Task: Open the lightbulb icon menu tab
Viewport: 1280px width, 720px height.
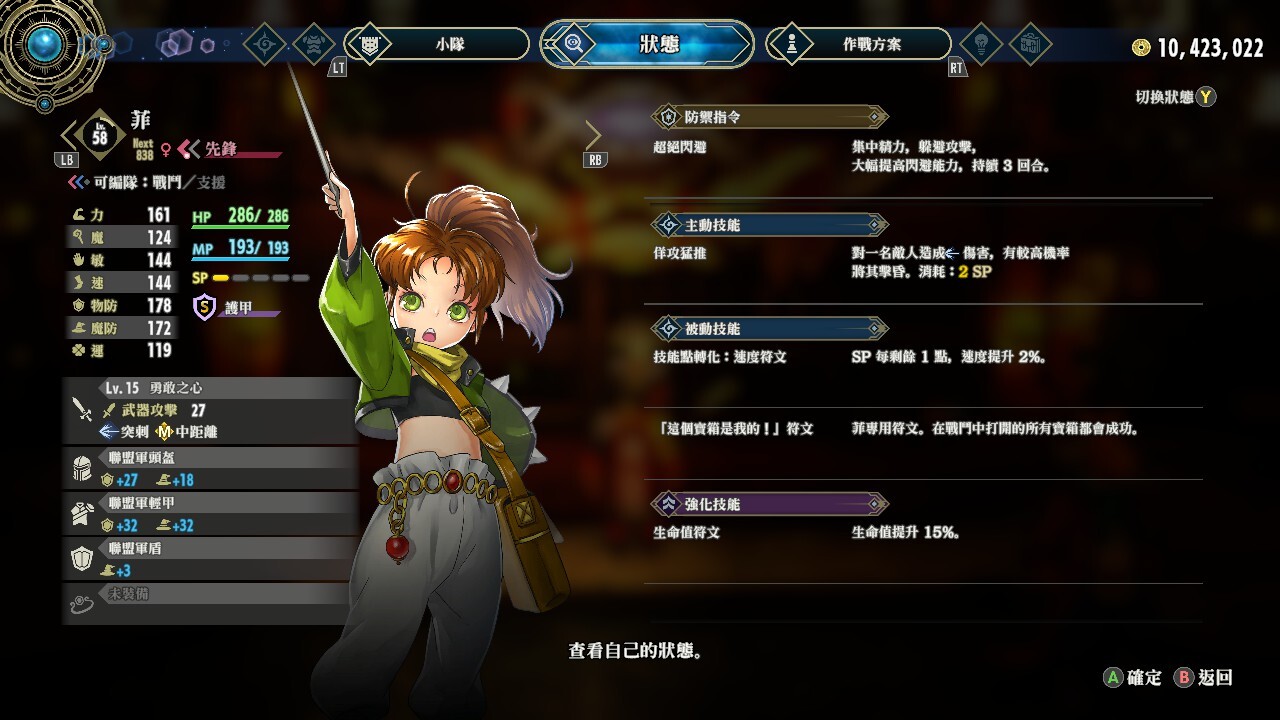Action: (980, 44)
